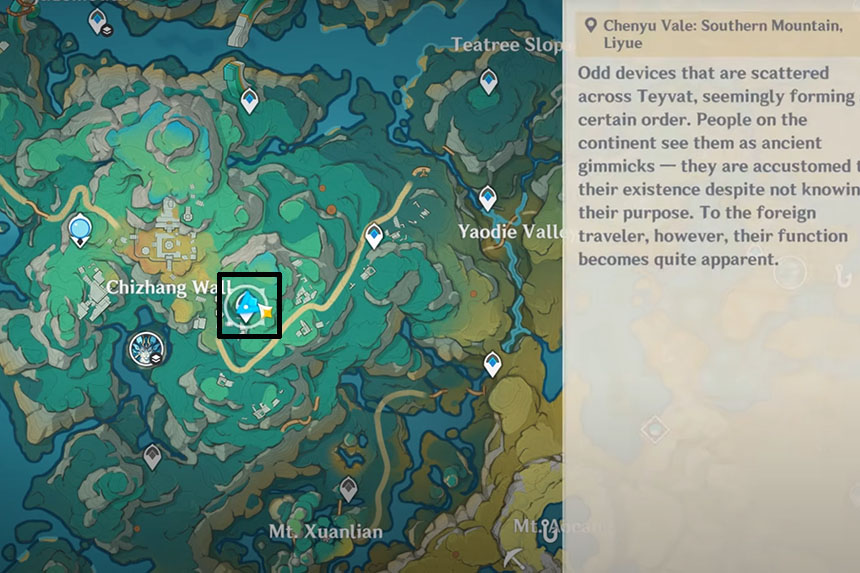Screen dimensions: 860x573
Task: Open the round domain marker with layer badge
Action: pos(148,350)
